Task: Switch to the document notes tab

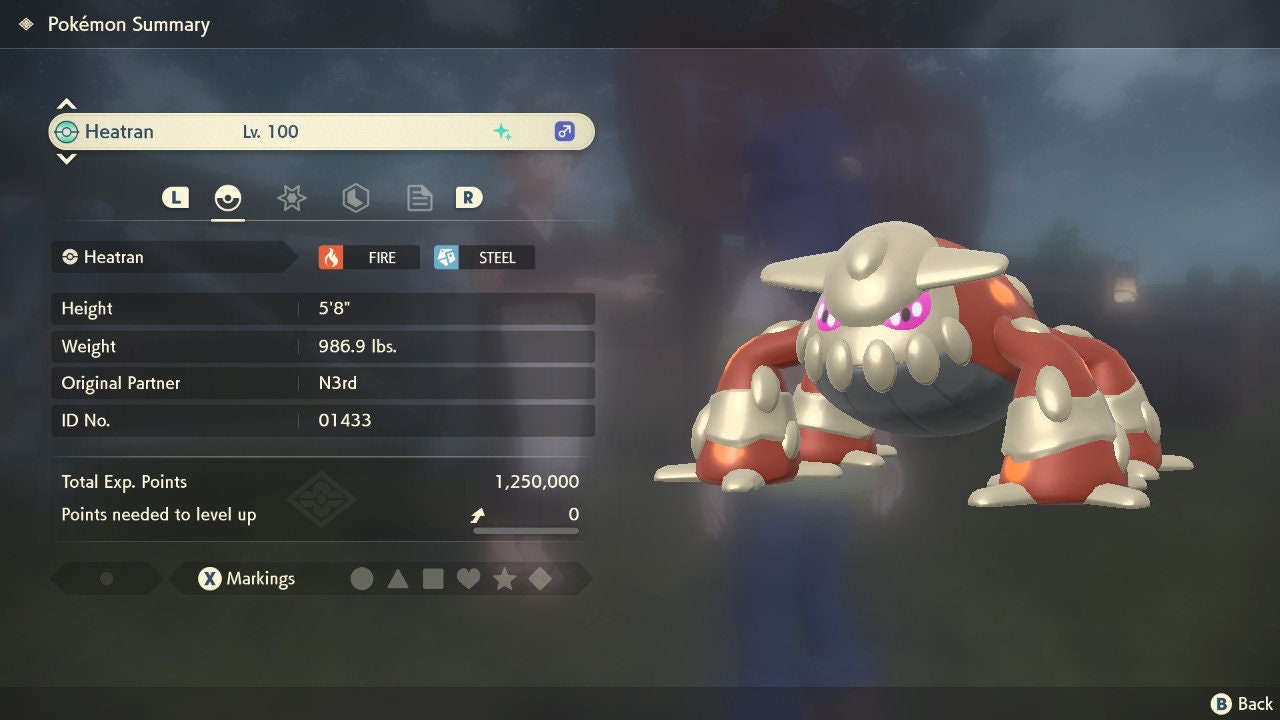Action: point(419,198)
